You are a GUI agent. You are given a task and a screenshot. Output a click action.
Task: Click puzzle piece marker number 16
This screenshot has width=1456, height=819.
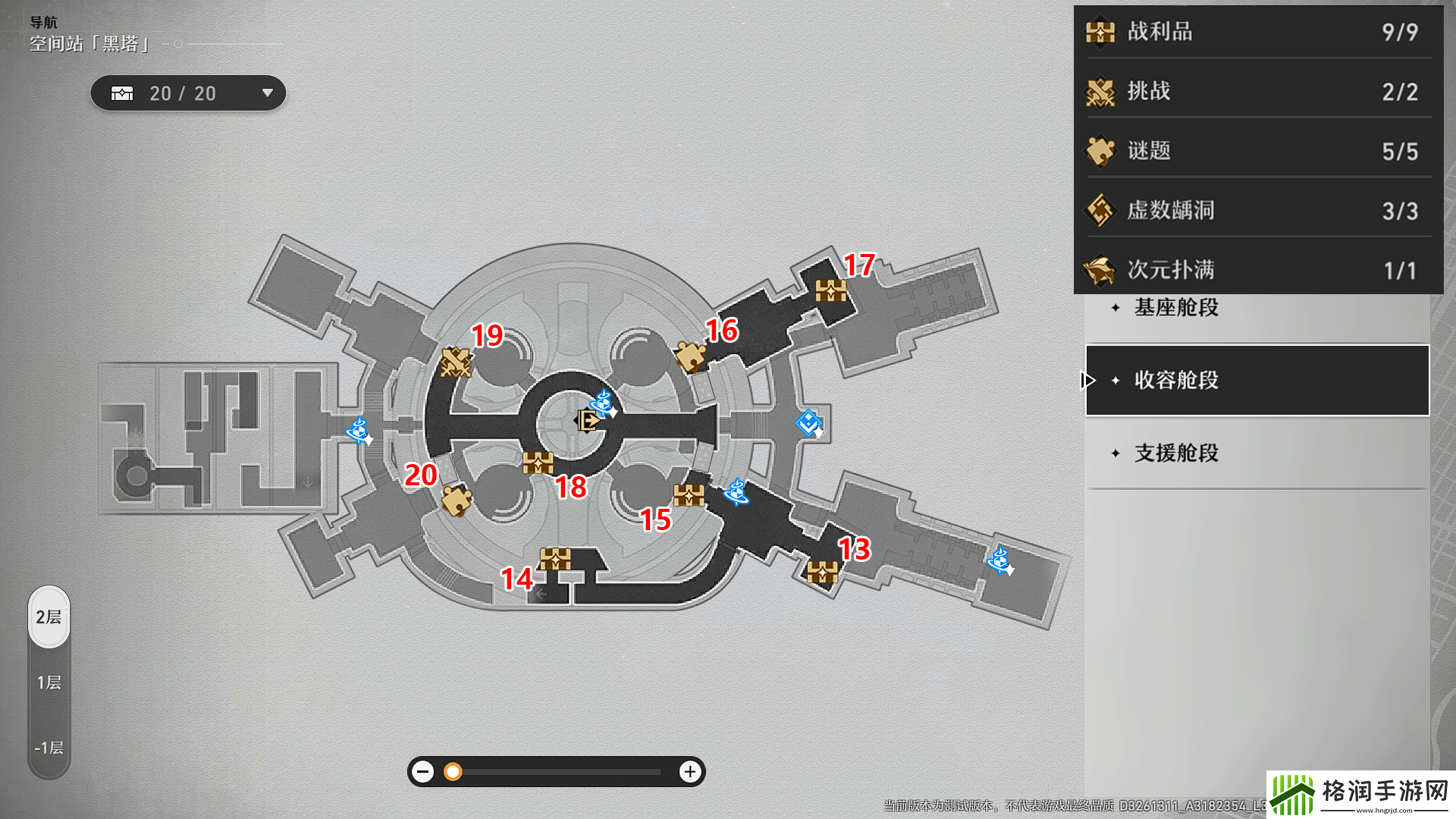690,356
